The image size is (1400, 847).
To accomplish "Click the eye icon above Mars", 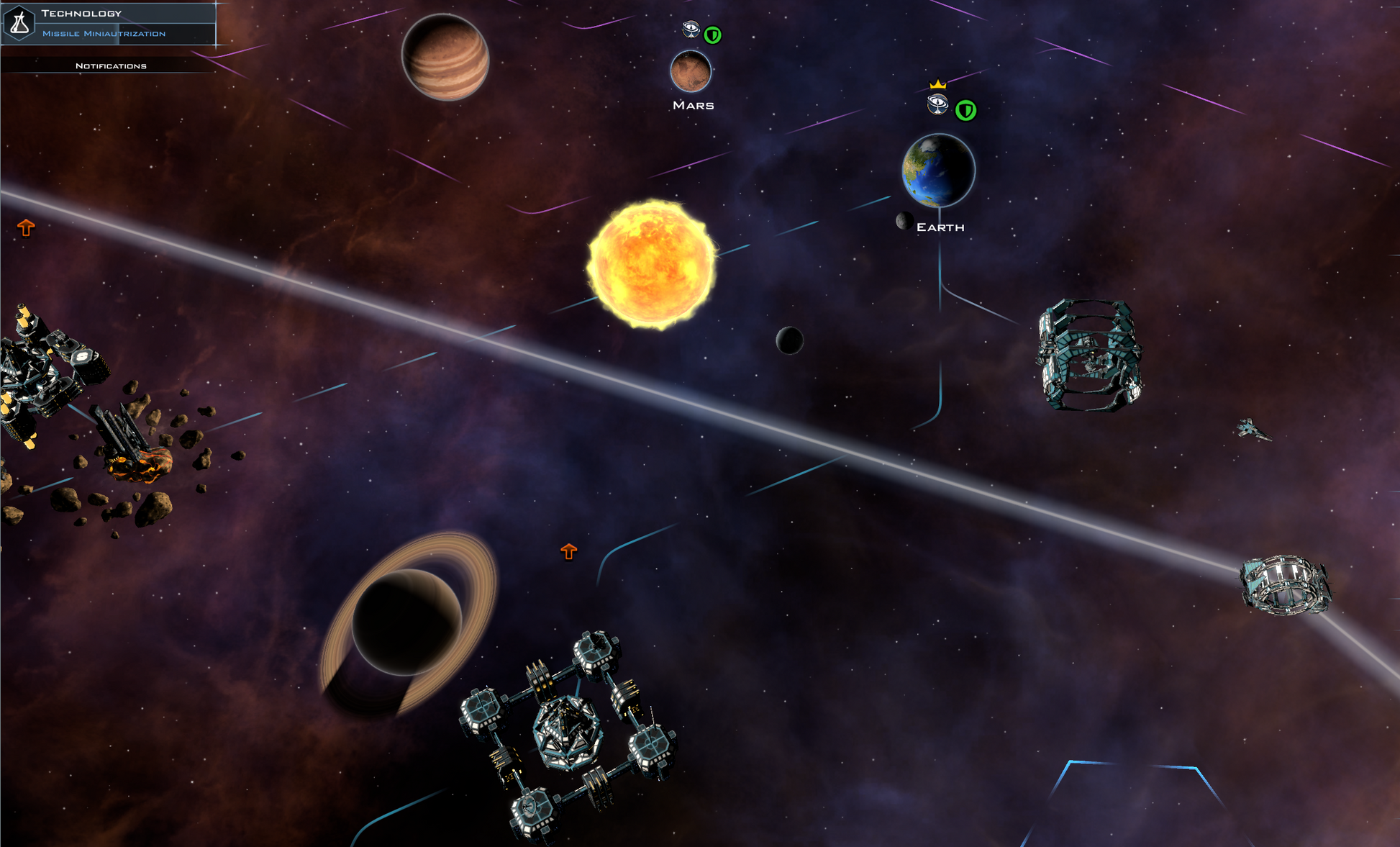I will coord(691,30).
